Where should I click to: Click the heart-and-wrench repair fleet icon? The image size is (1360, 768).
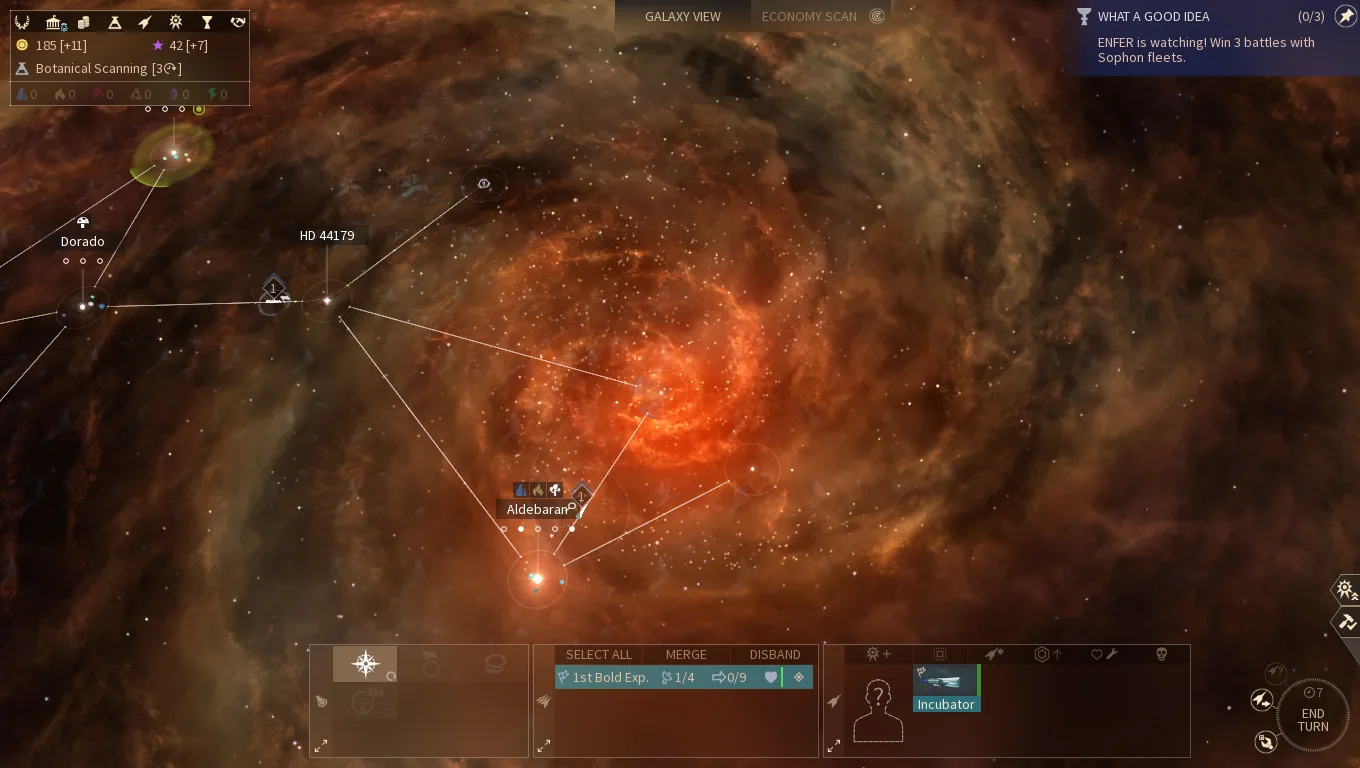pyautogui.click(x=1102, y=654)
